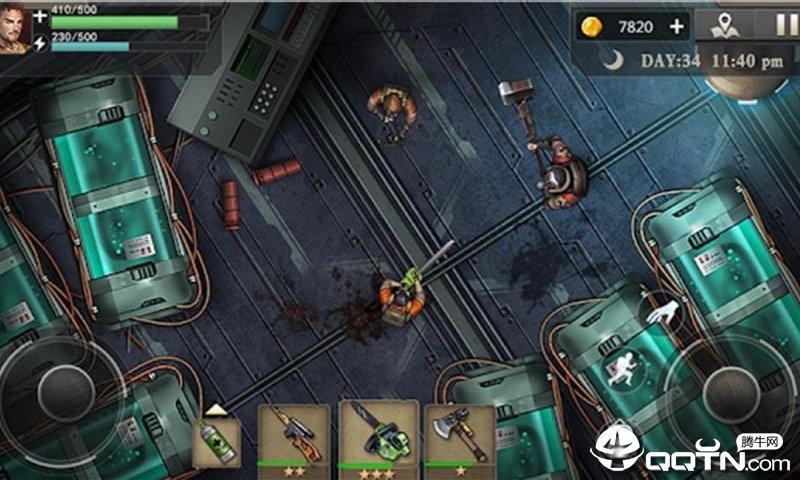Image resolution: width=800 pixels, height=480 pixels.
Task: Select the assault rifle weapon slot
Action: pyautogui.click(x=294, y=436)
